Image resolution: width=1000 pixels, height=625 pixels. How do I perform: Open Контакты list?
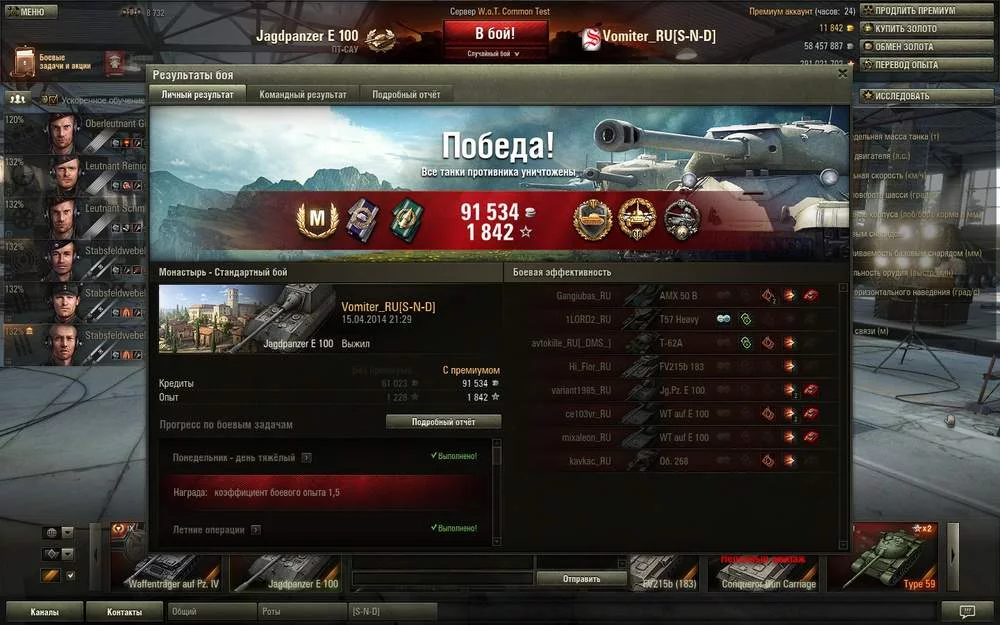point(124,611)
